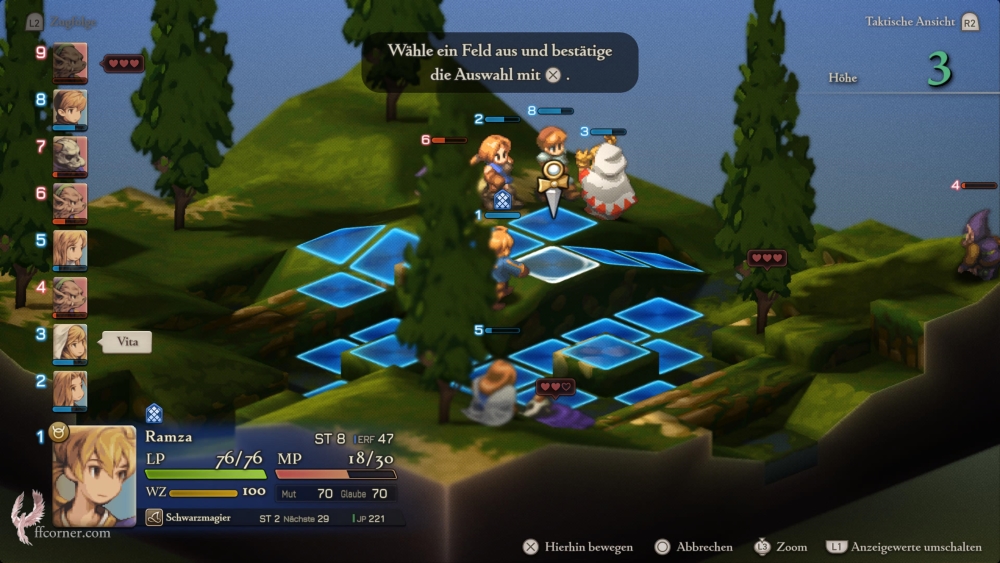
Task: Select turn order portrait number 7
Action: [x=70, y=156]
